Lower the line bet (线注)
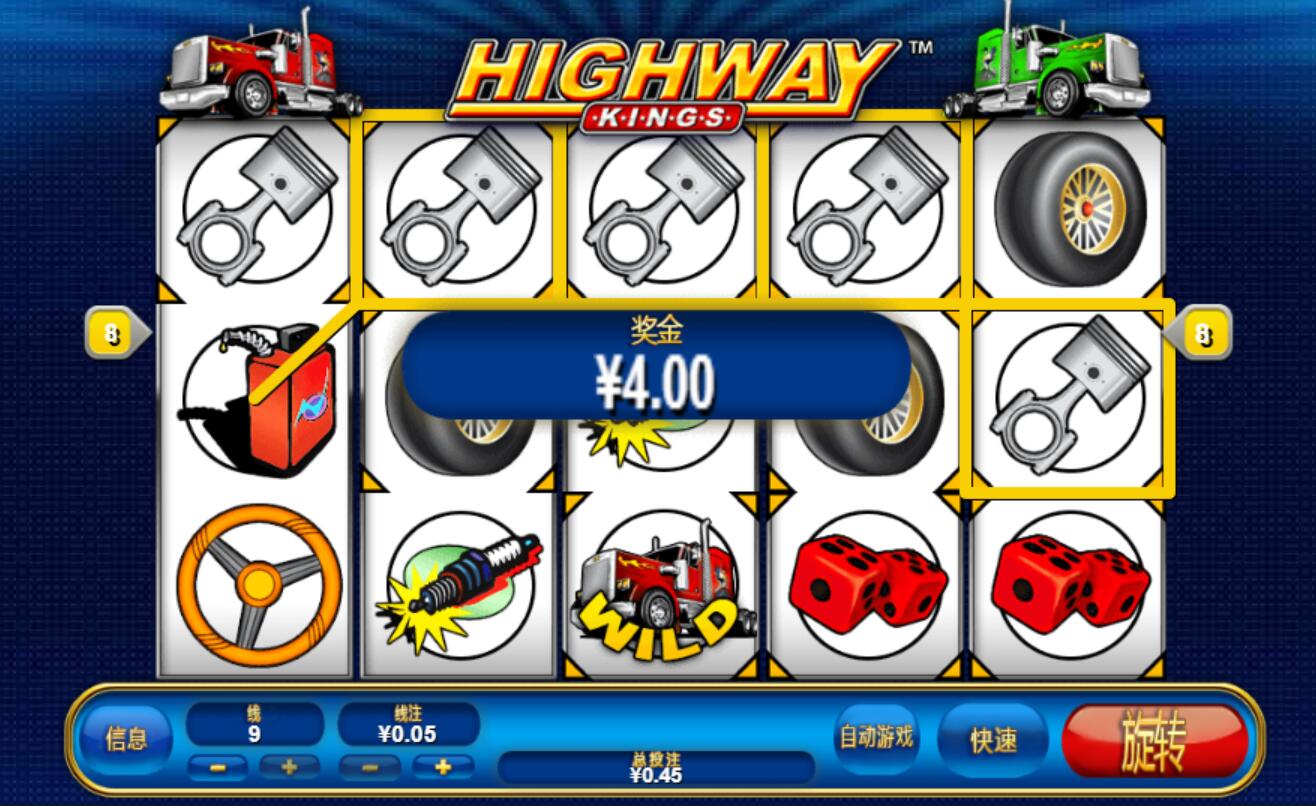The width and height of the screenshot is (1316, 806). pyautogui.click(x=369, y=768)
